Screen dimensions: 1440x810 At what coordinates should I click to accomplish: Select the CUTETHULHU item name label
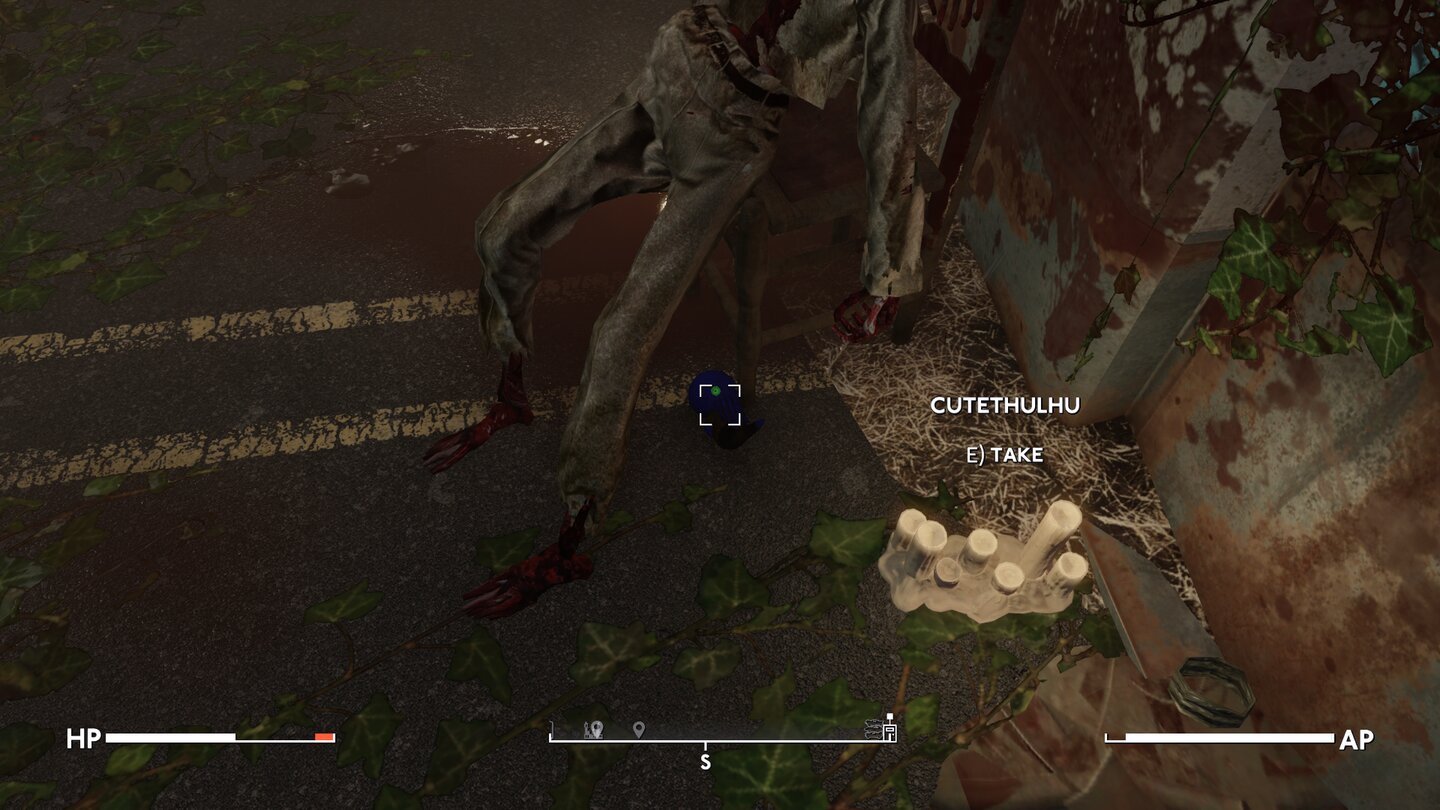pyautogui.click(x=1006, y=405)
